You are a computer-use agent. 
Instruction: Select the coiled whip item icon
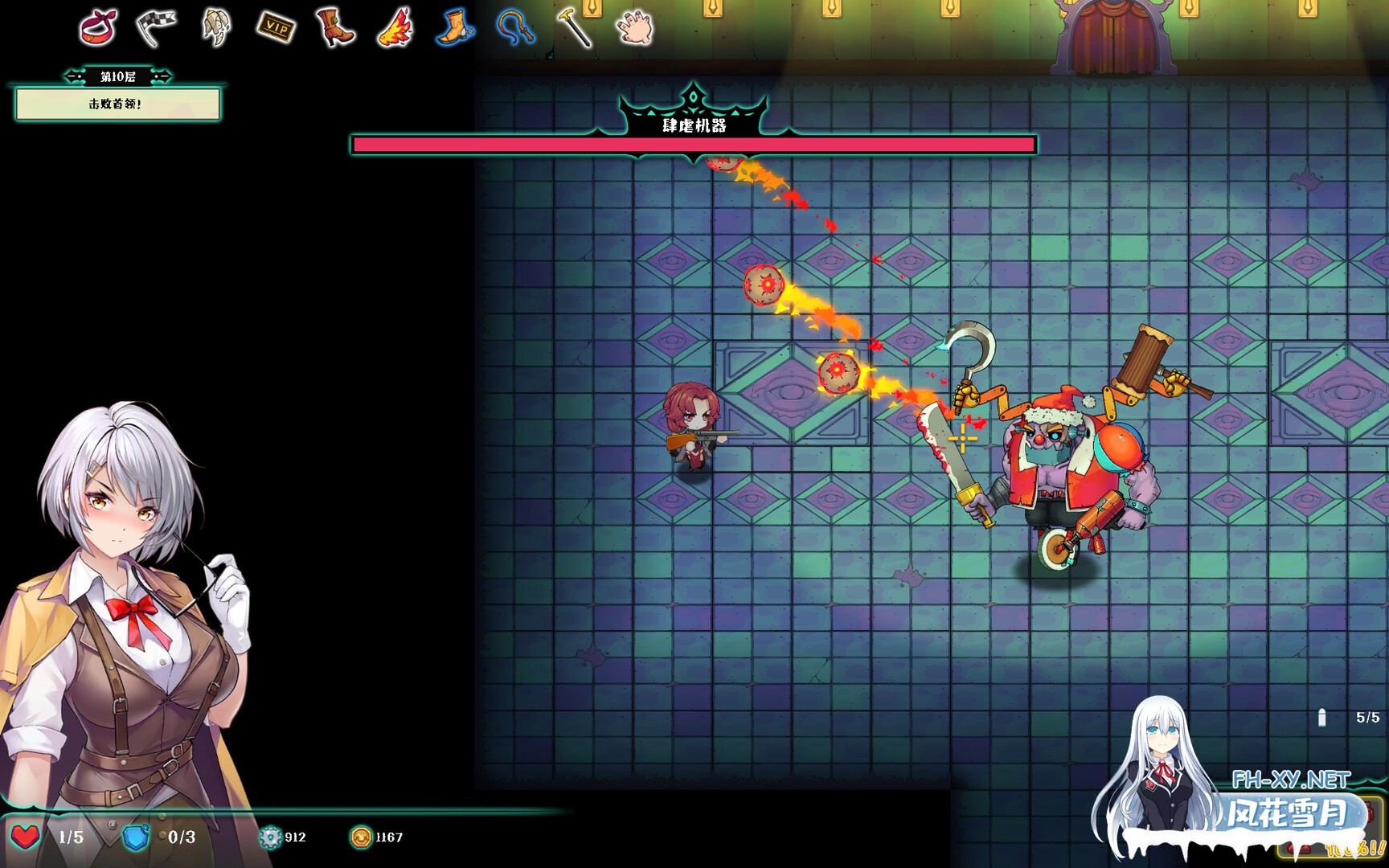514,27
